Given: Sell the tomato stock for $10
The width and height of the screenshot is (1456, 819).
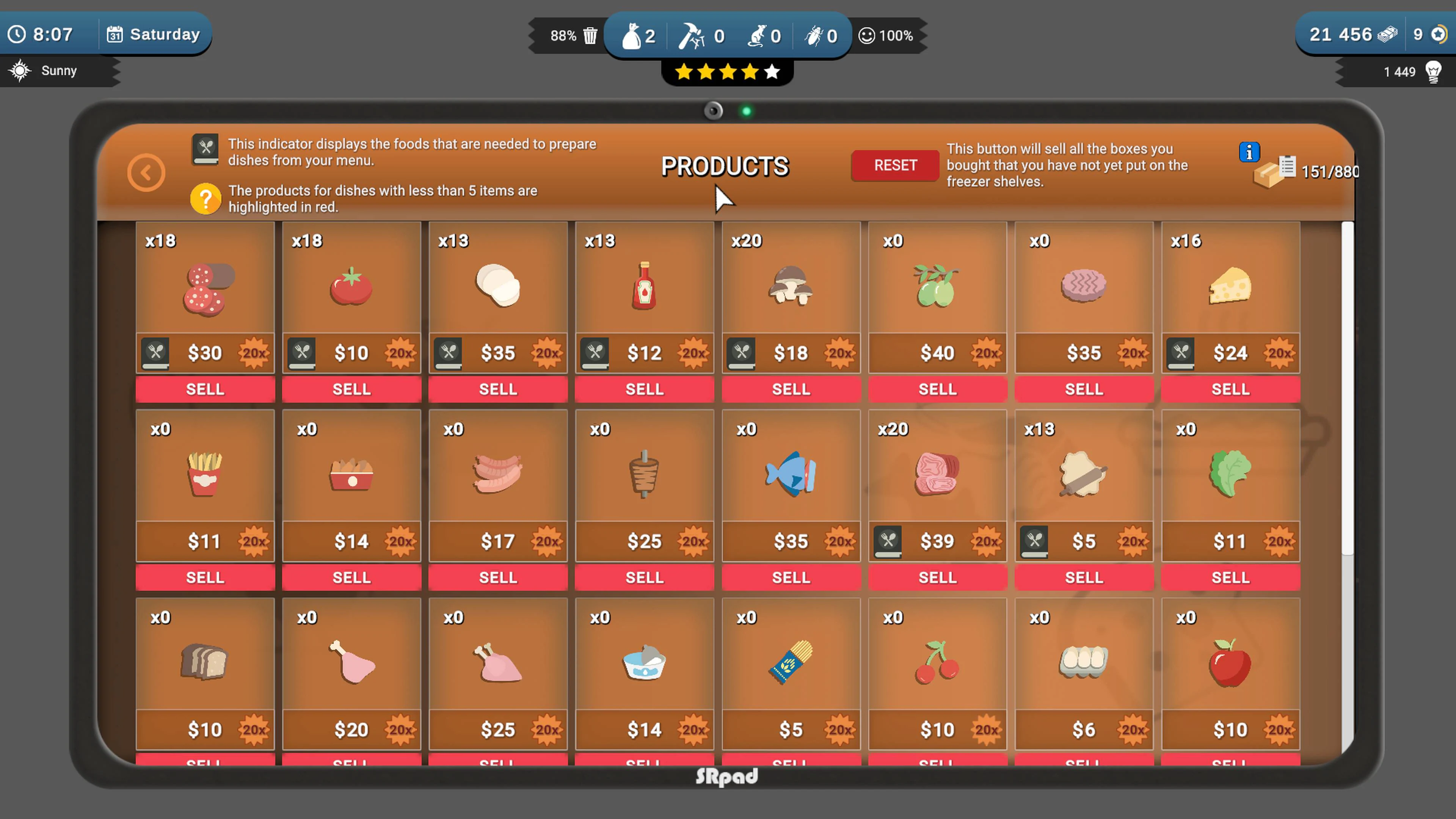Looking at the screenshot, I should 351,389.
